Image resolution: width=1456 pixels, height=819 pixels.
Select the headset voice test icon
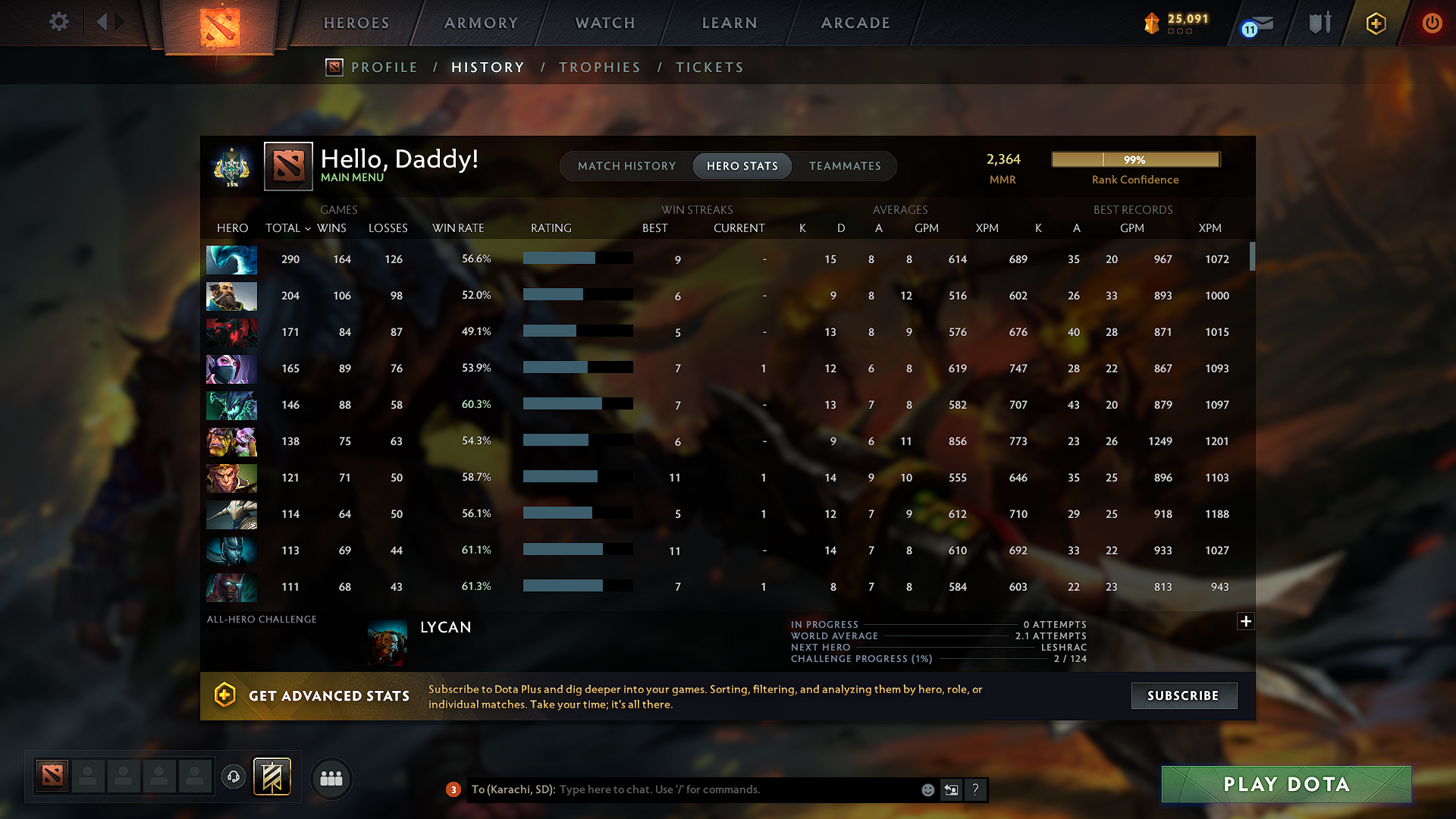pyautogui.click(x=233, y=776)
